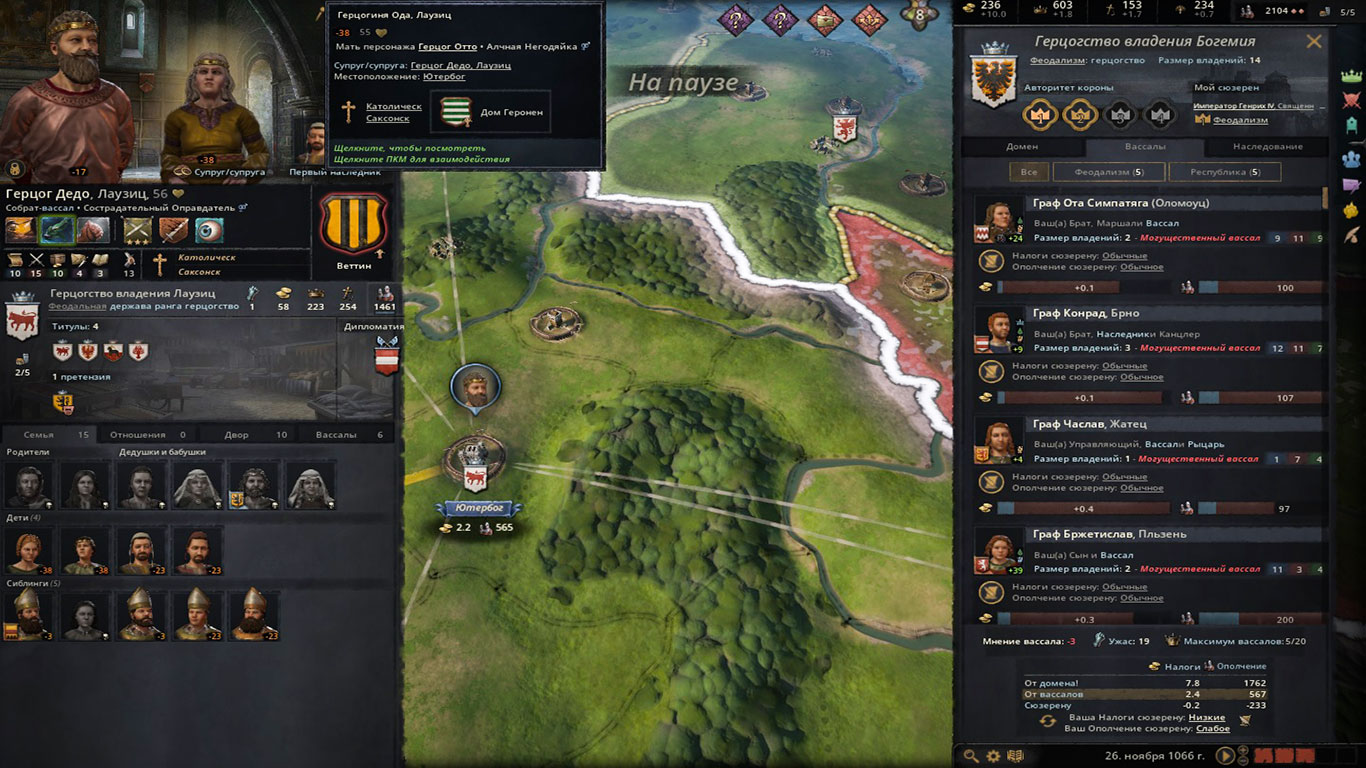Close the Bohemia duchy realm panel
The height and width of the screenshot is (768, 1366).
pyautogui.click(x=1313, y=42)
